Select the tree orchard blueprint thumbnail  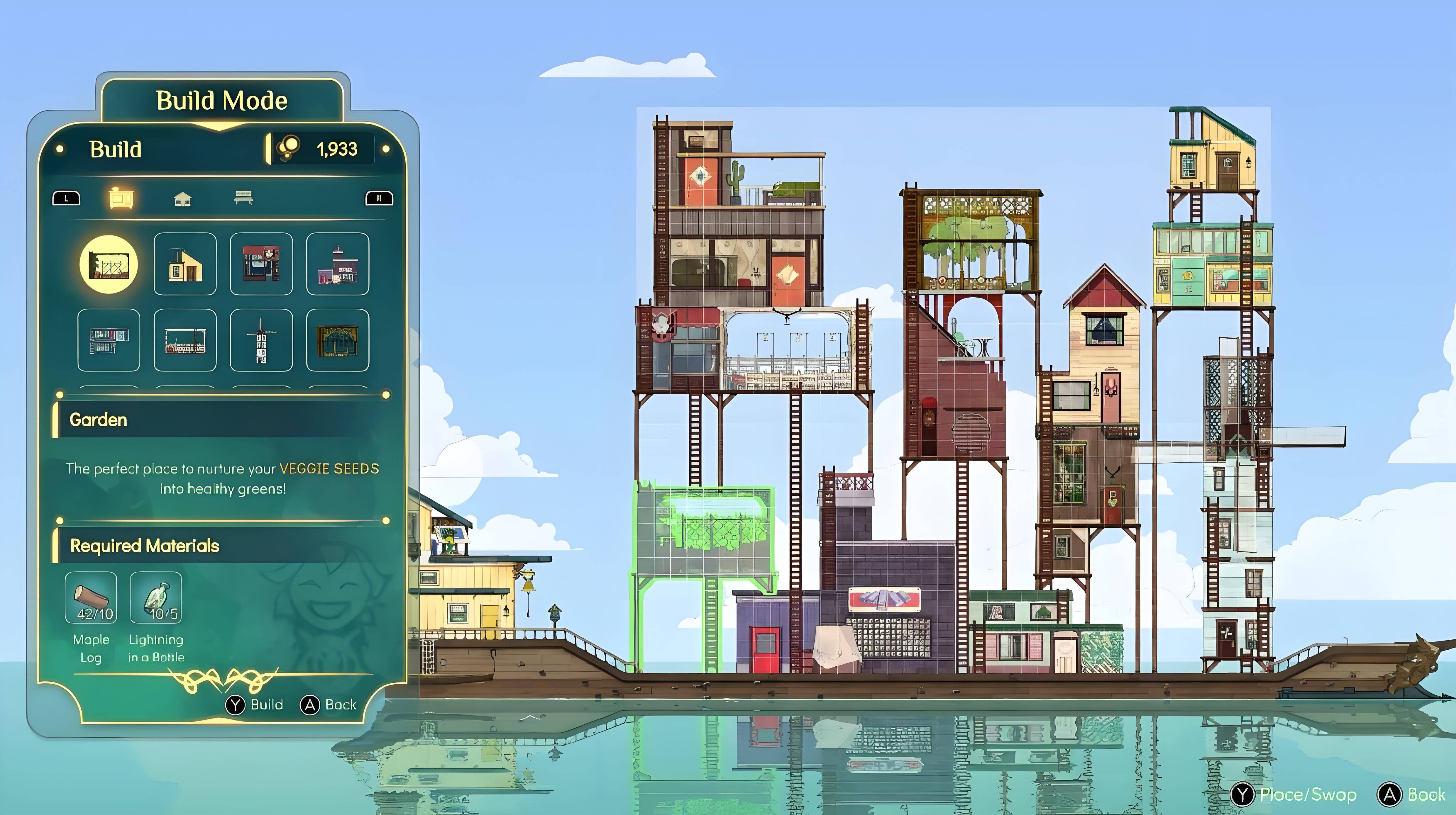[337, 341]
